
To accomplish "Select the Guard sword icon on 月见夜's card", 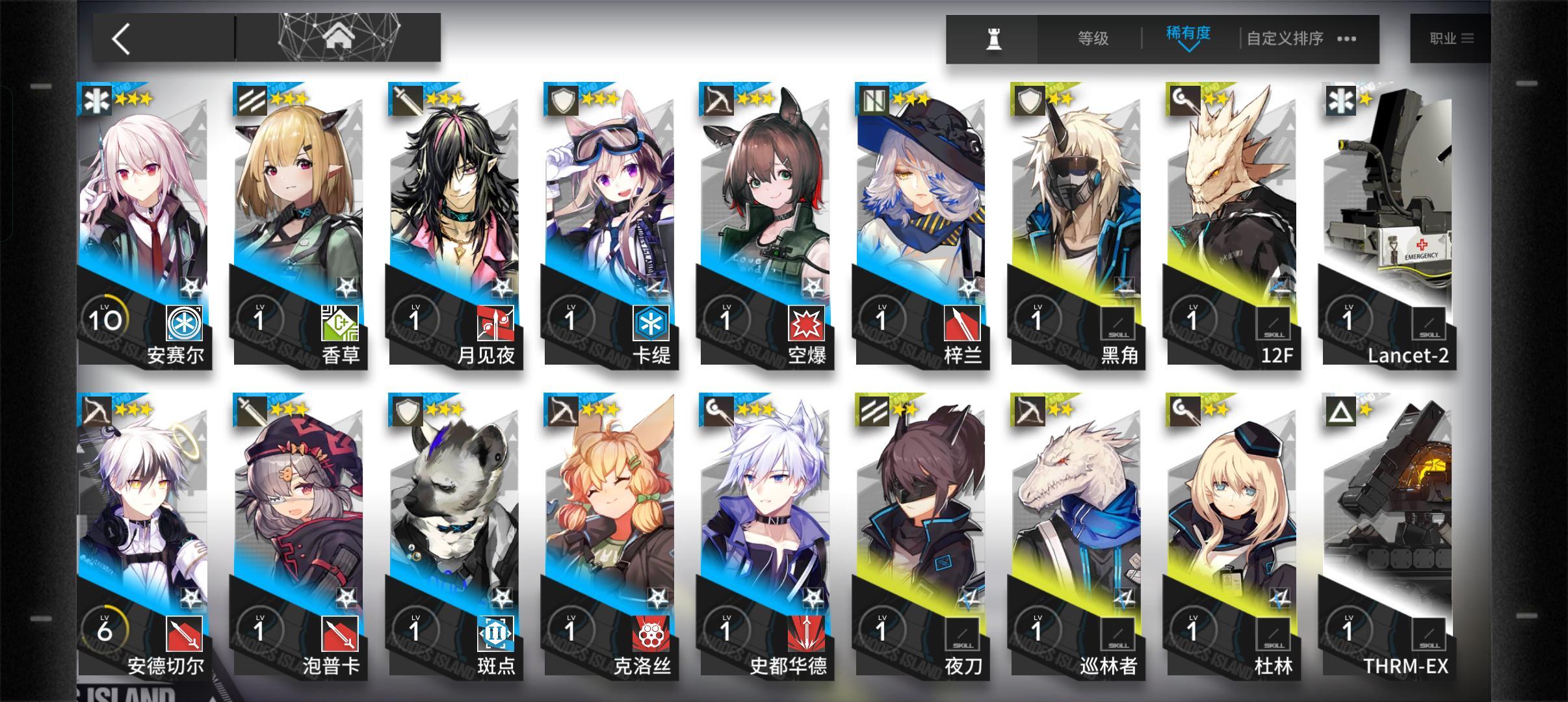I will point(410,101).
